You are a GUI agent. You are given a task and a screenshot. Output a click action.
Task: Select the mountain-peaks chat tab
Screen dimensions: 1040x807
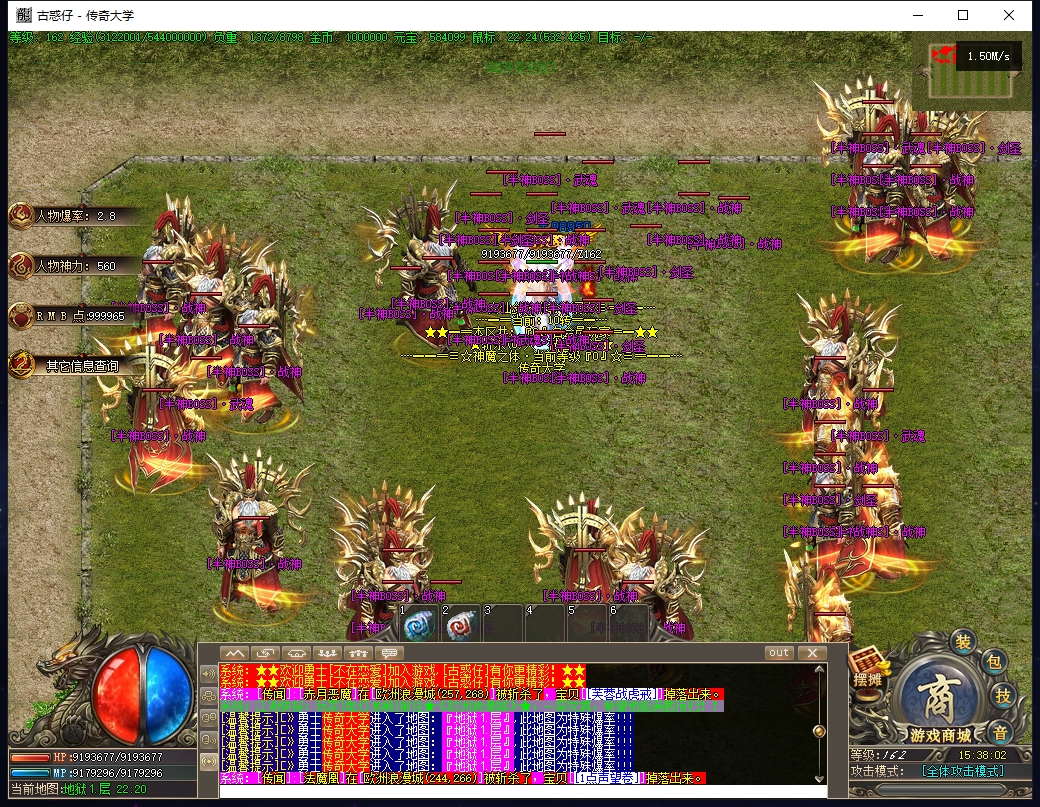pos(234,653)
